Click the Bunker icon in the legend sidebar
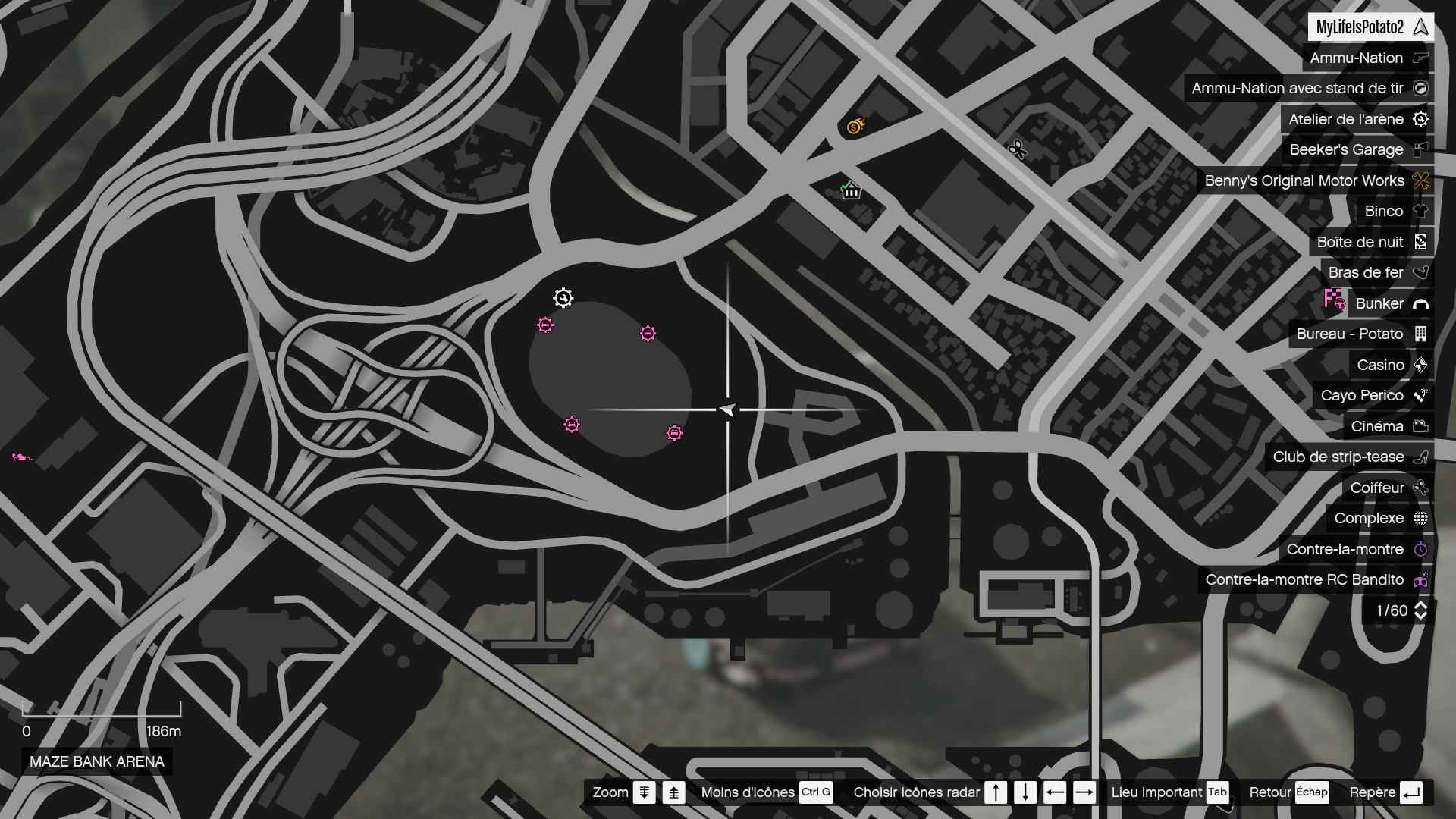Viewport: 1456px width, 819px height. (1419, 303)
